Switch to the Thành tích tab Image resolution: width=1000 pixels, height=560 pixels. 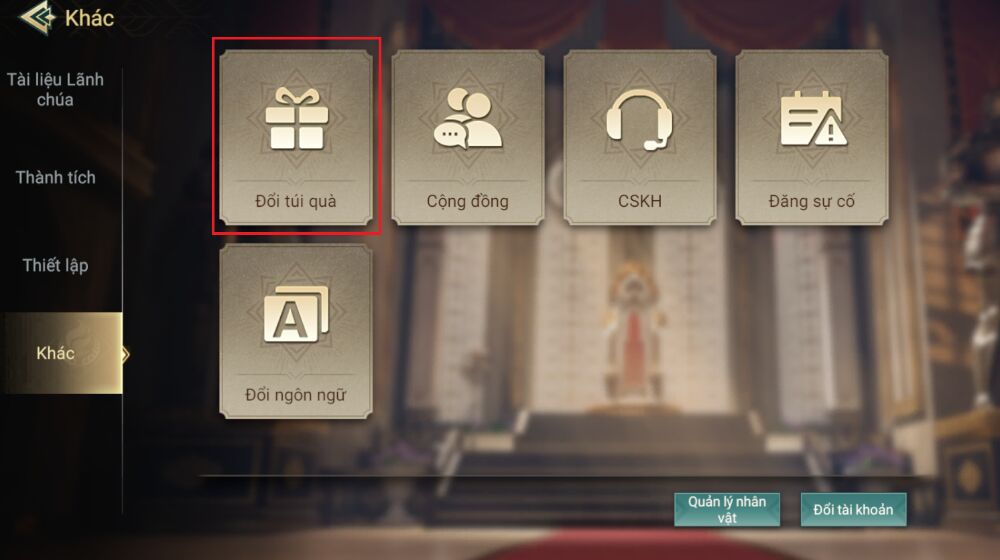56,178
